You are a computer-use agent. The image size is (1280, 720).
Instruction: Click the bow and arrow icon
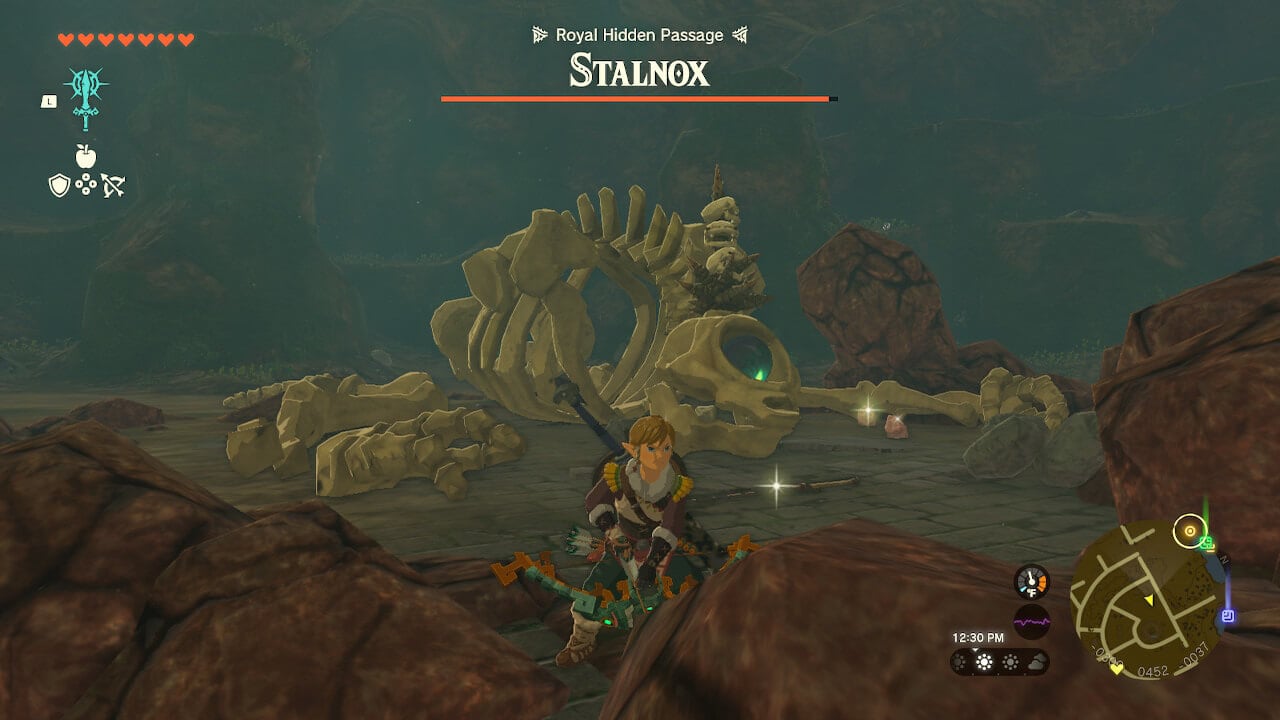tap(115, 186)
